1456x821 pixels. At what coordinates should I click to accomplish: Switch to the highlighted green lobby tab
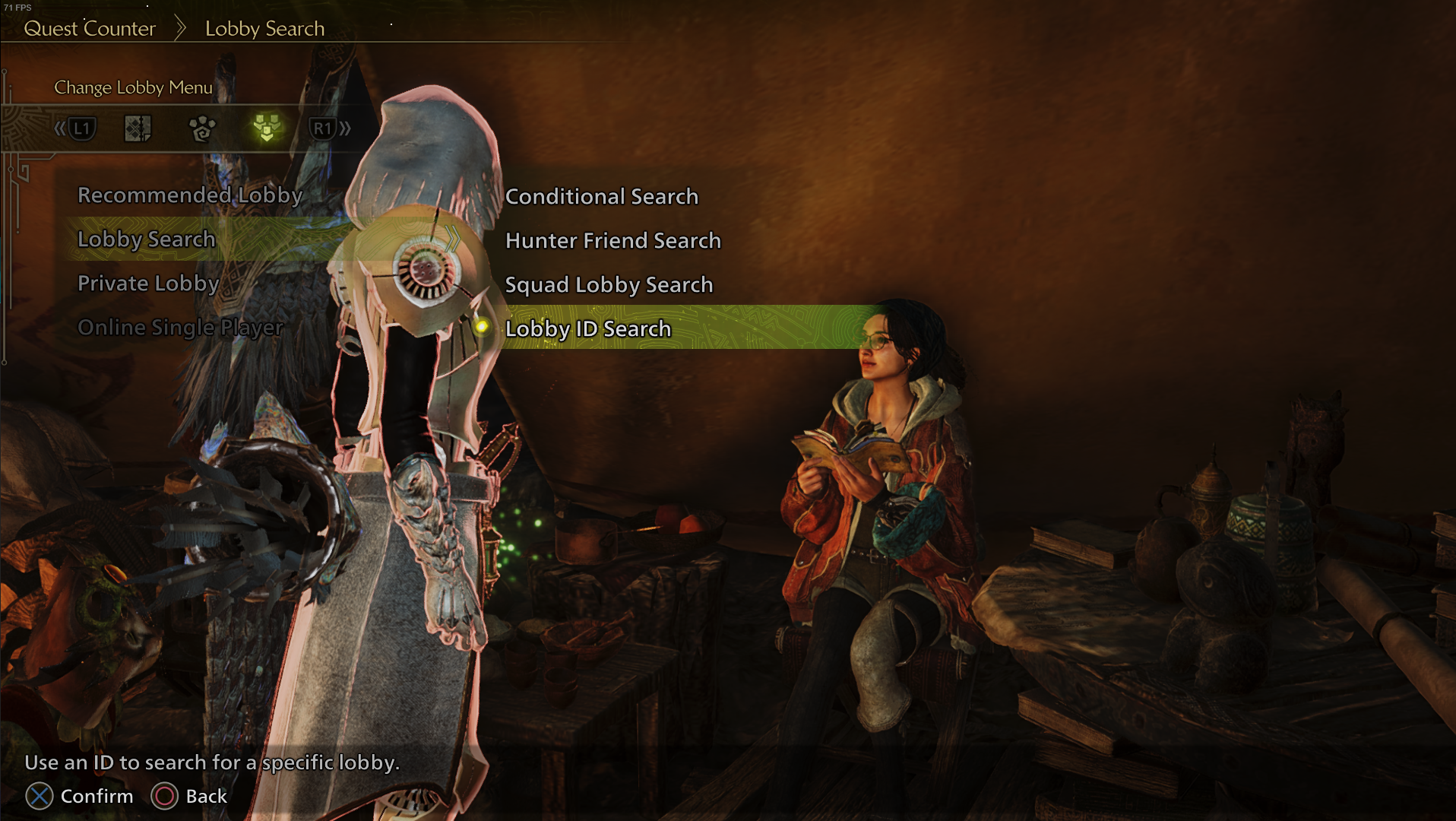coord(267,128)
